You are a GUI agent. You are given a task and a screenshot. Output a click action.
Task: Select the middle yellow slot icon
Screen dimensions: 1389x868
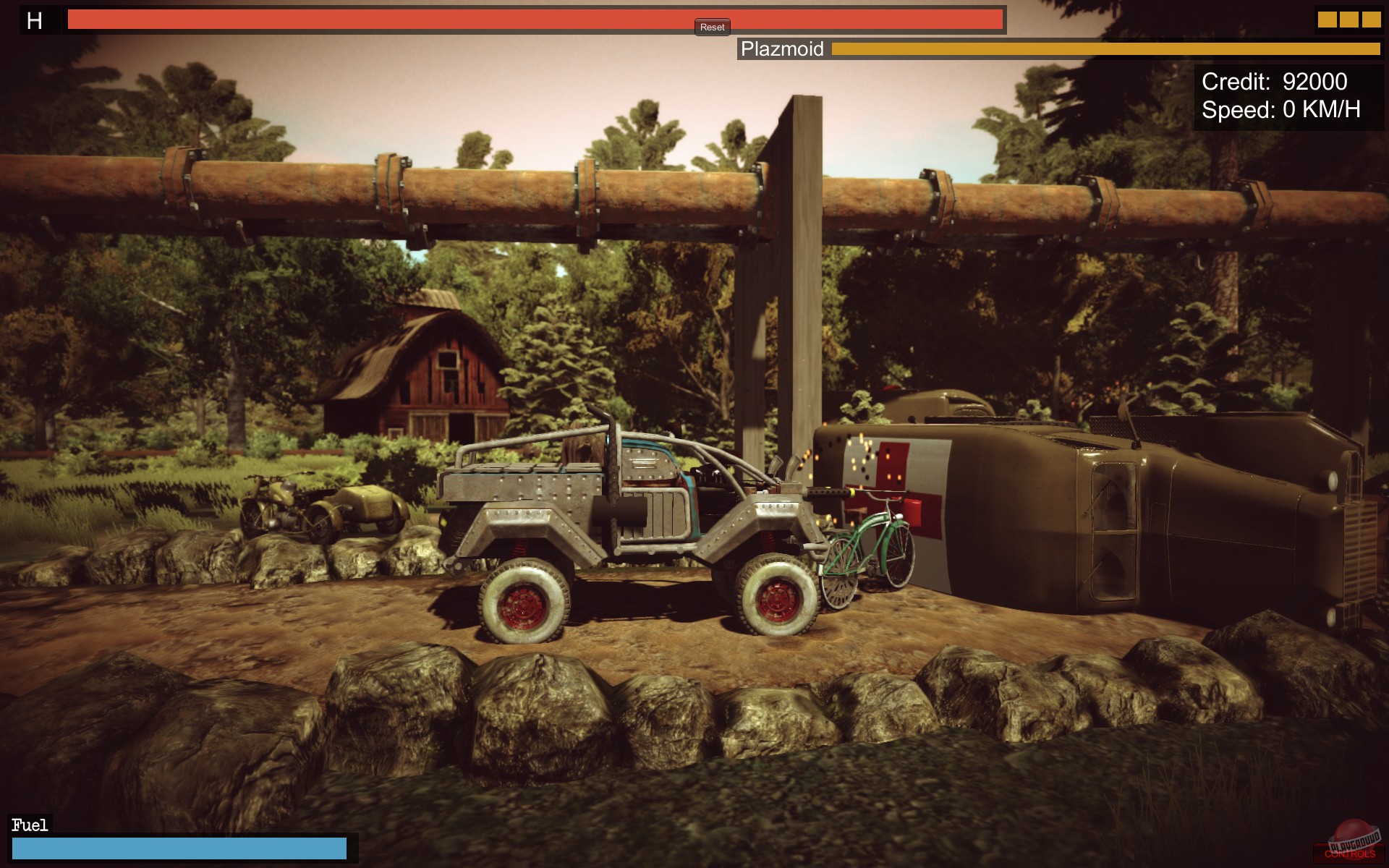(1351, 18)
